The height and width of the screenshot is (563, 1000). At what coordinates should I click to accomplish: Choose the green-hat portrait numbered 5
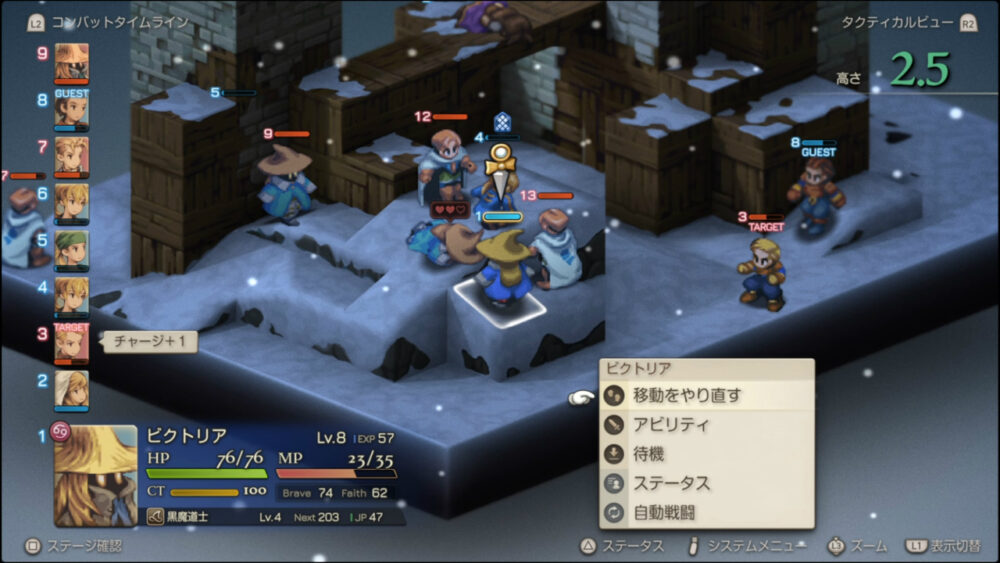click(71, 249)
